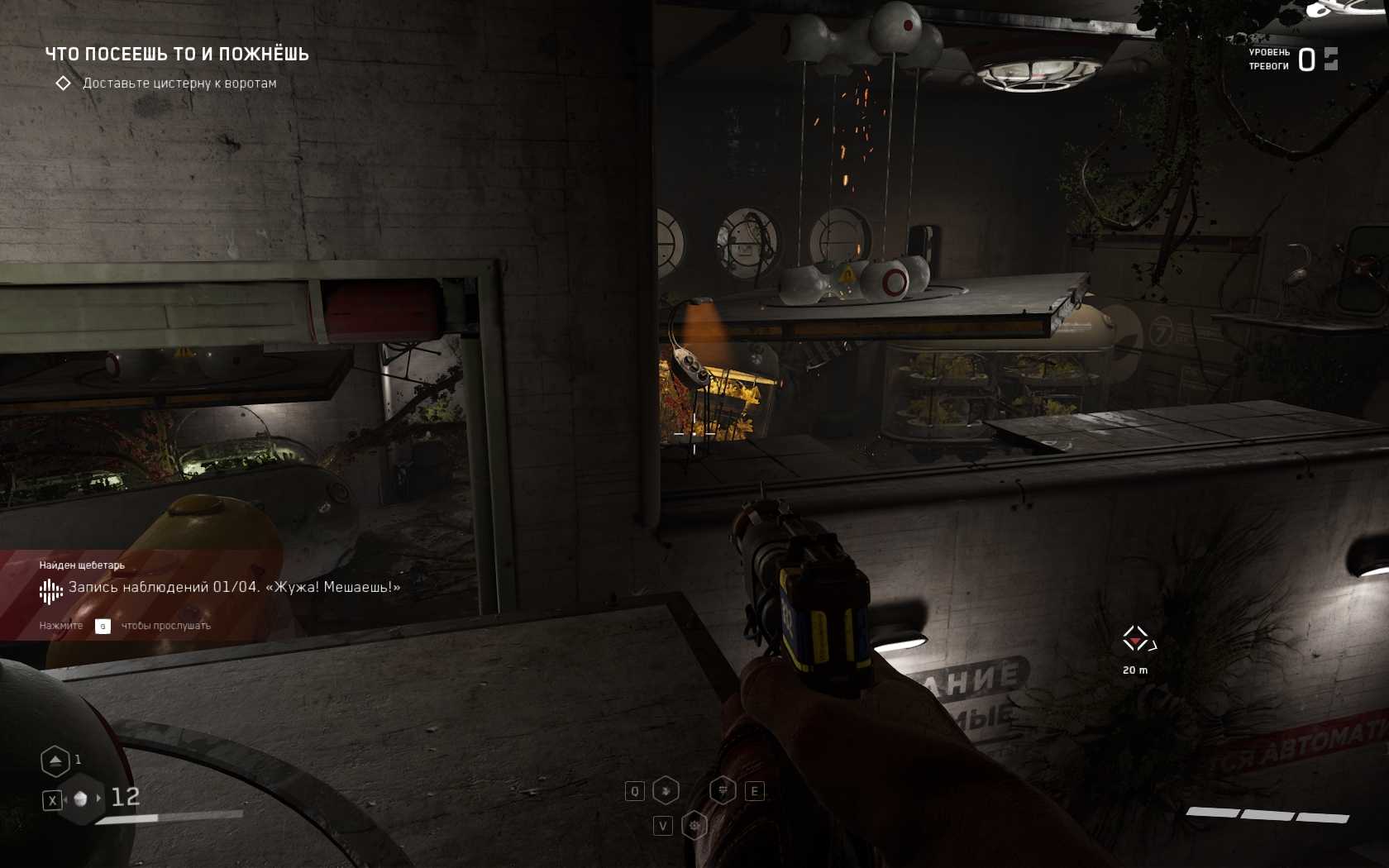Select the cartridge ammo type hexagon
Screen dimensions: 1389x868
pos(81,799)
